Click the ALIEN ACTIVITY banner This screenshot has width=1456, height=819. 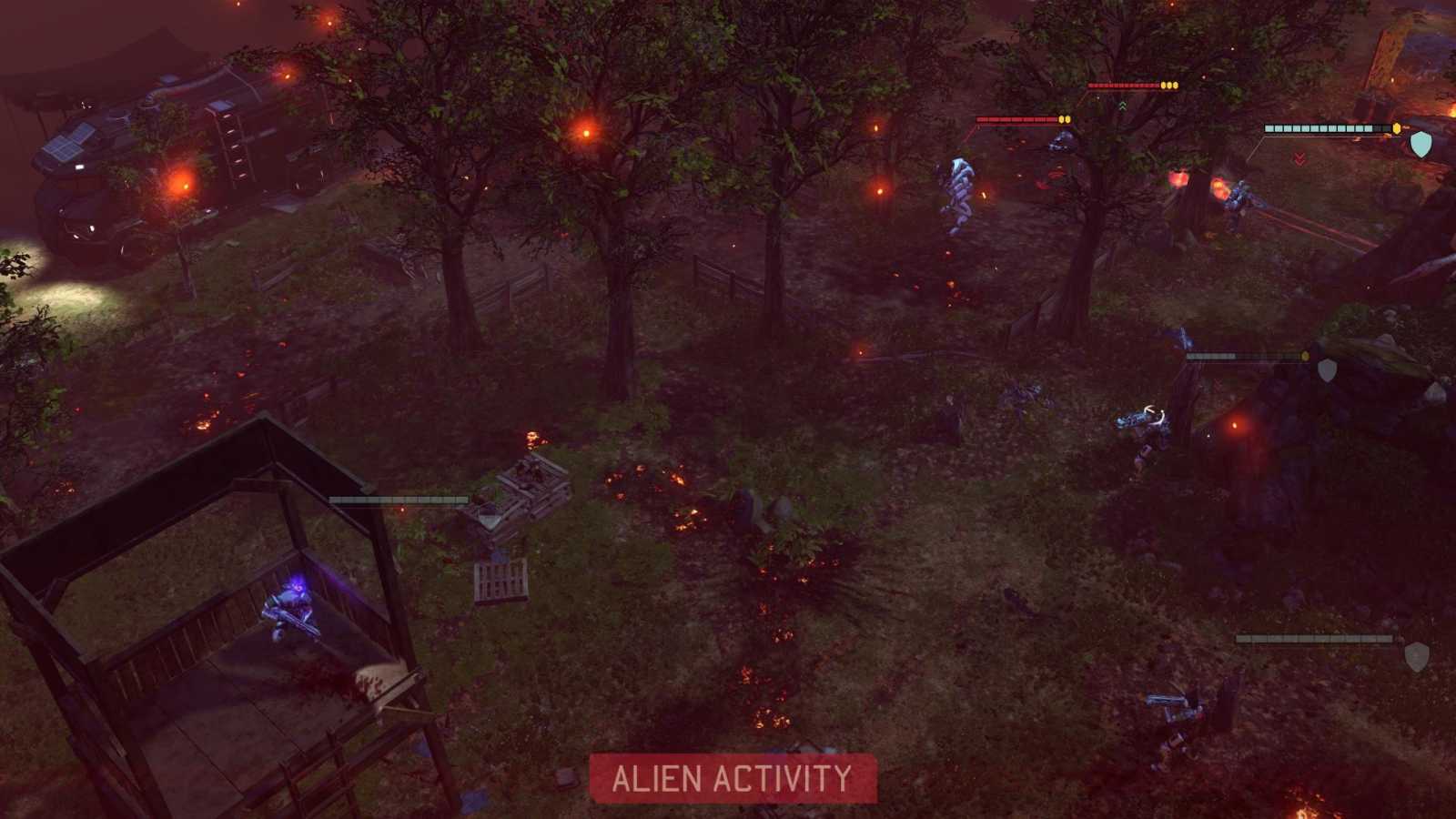click(x=731, y=779)
